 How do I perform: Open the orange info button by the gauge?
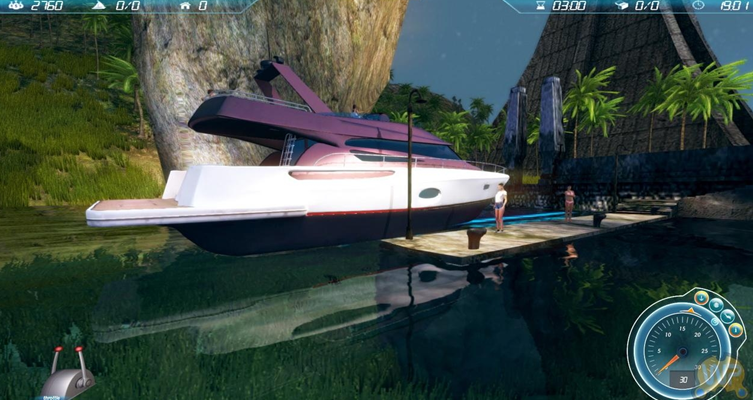coord(735,329)
